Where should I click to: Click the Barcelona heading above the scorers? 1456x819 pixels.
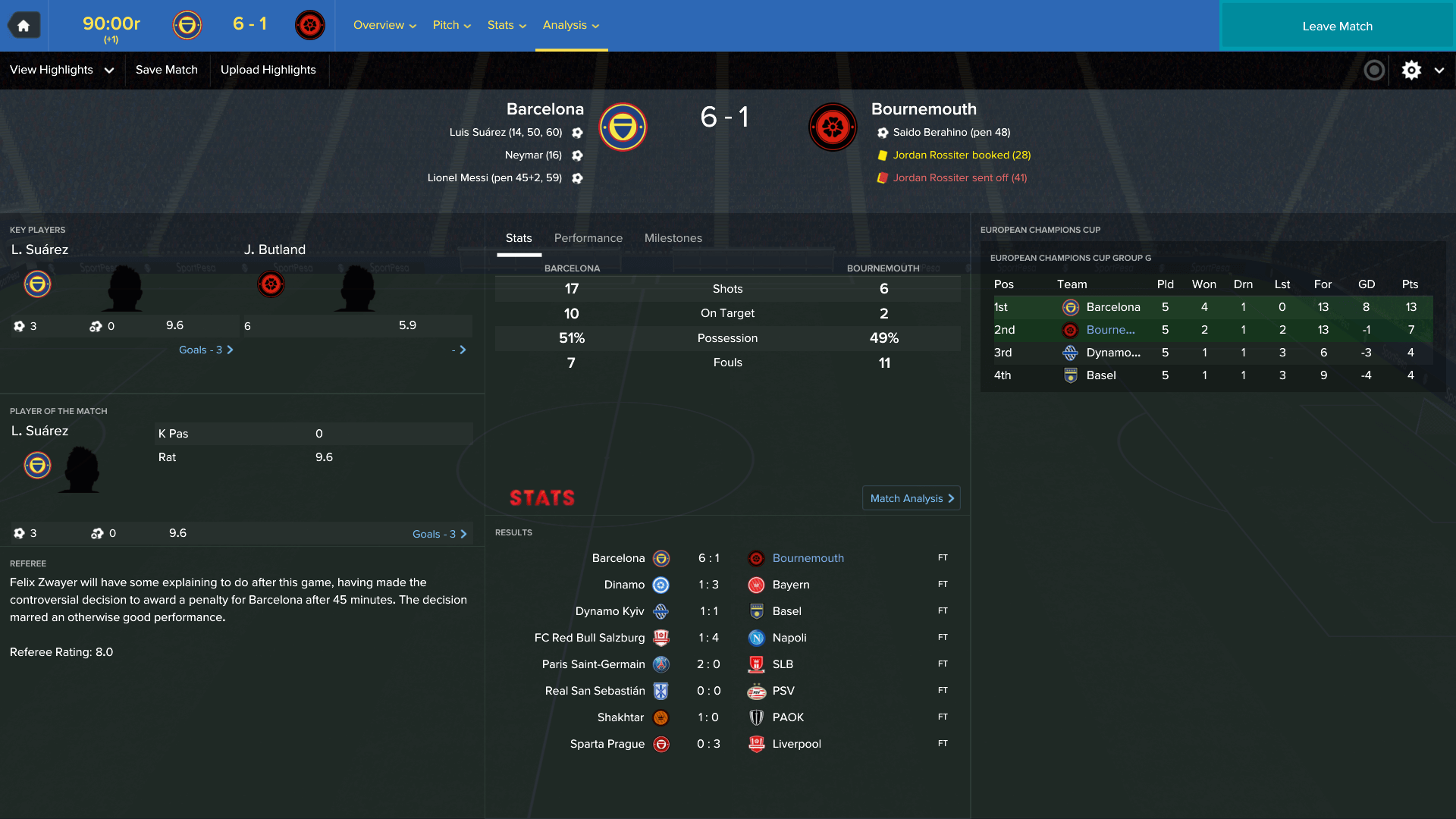point(544,109)
